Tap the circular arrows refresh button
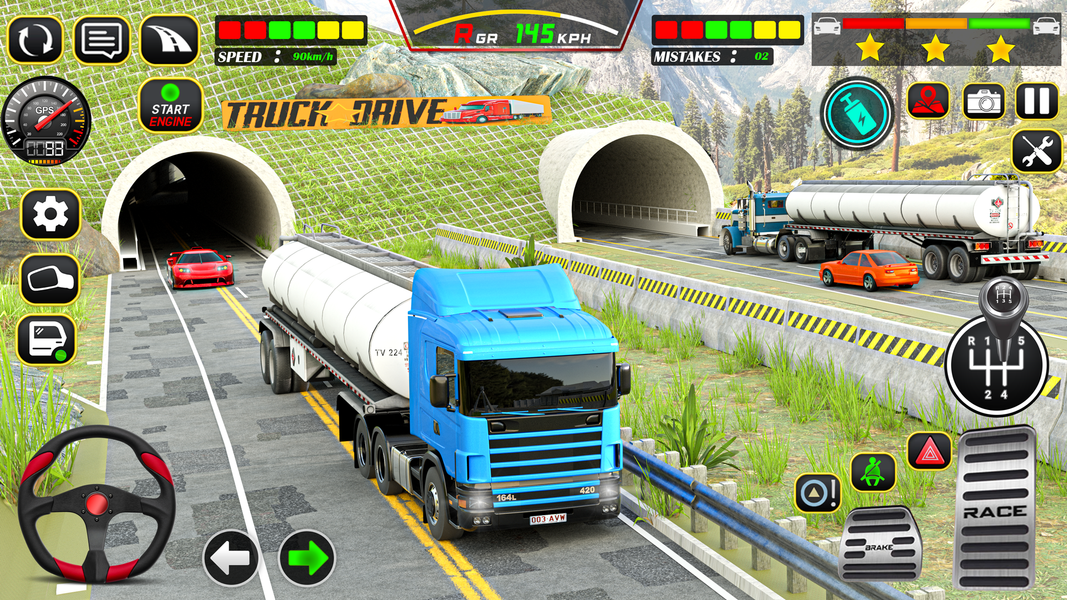 pyautogui.click(x=35, y=40)
